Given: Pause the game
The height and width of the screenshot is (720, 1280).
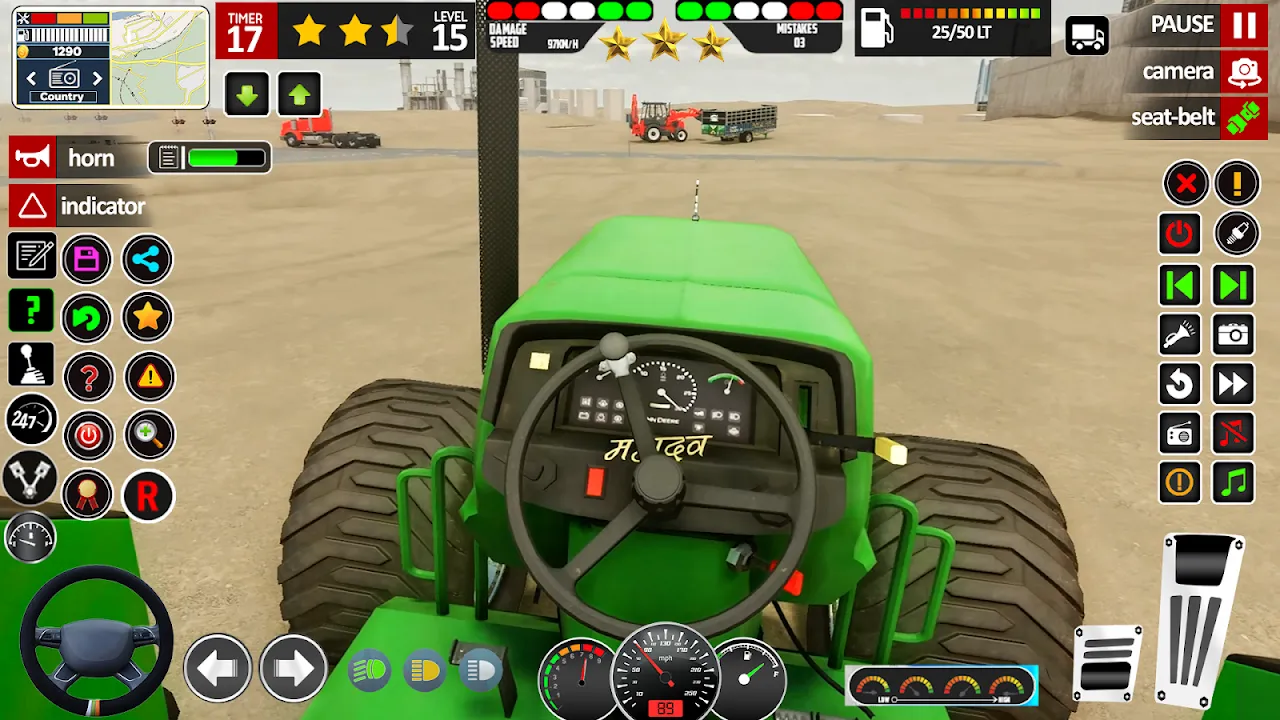Looking at the screenshot, I should (x=1243, y=25).
